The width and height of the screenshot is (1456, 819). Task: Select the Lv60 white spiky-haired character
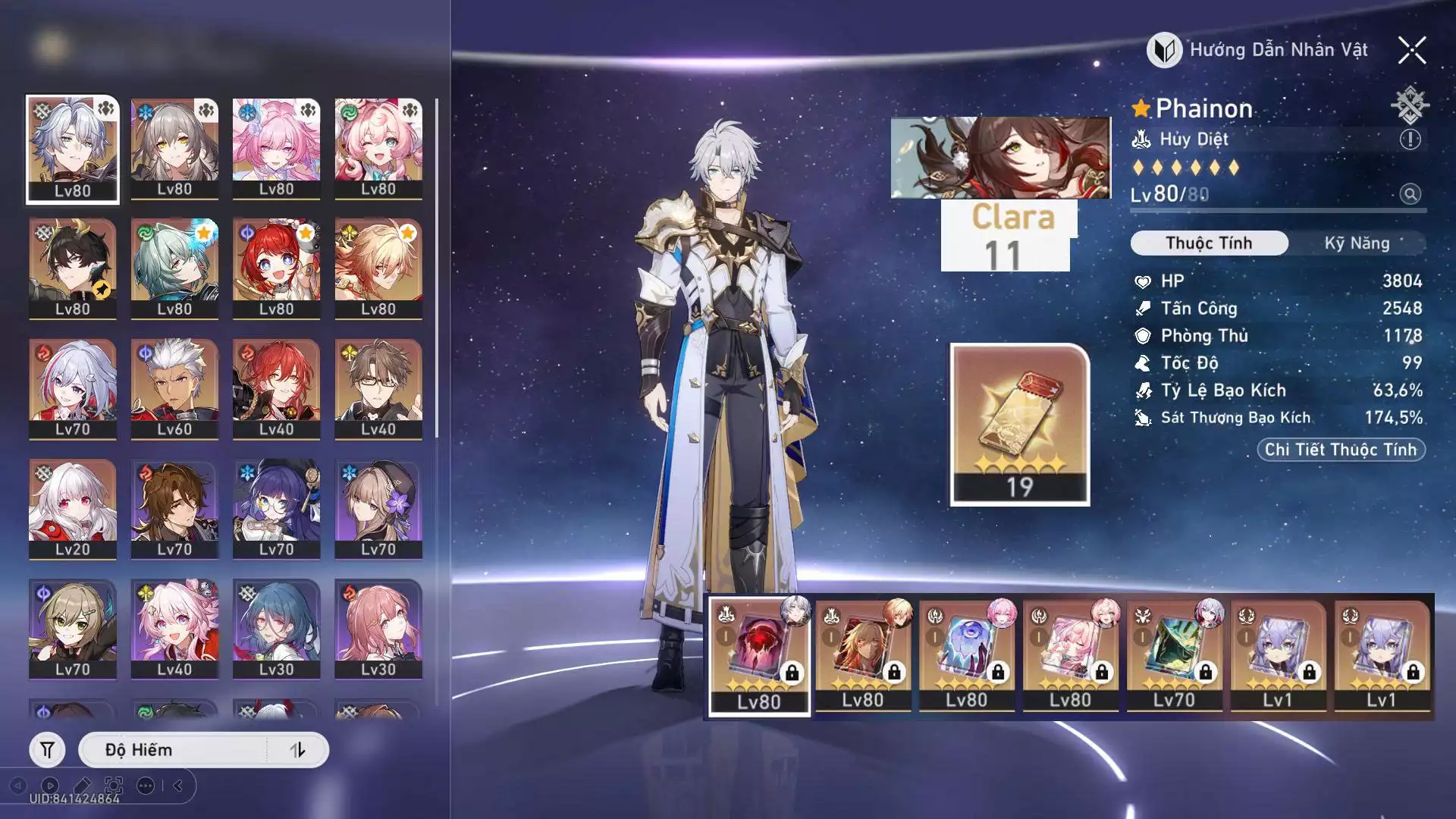click(174, 389)
